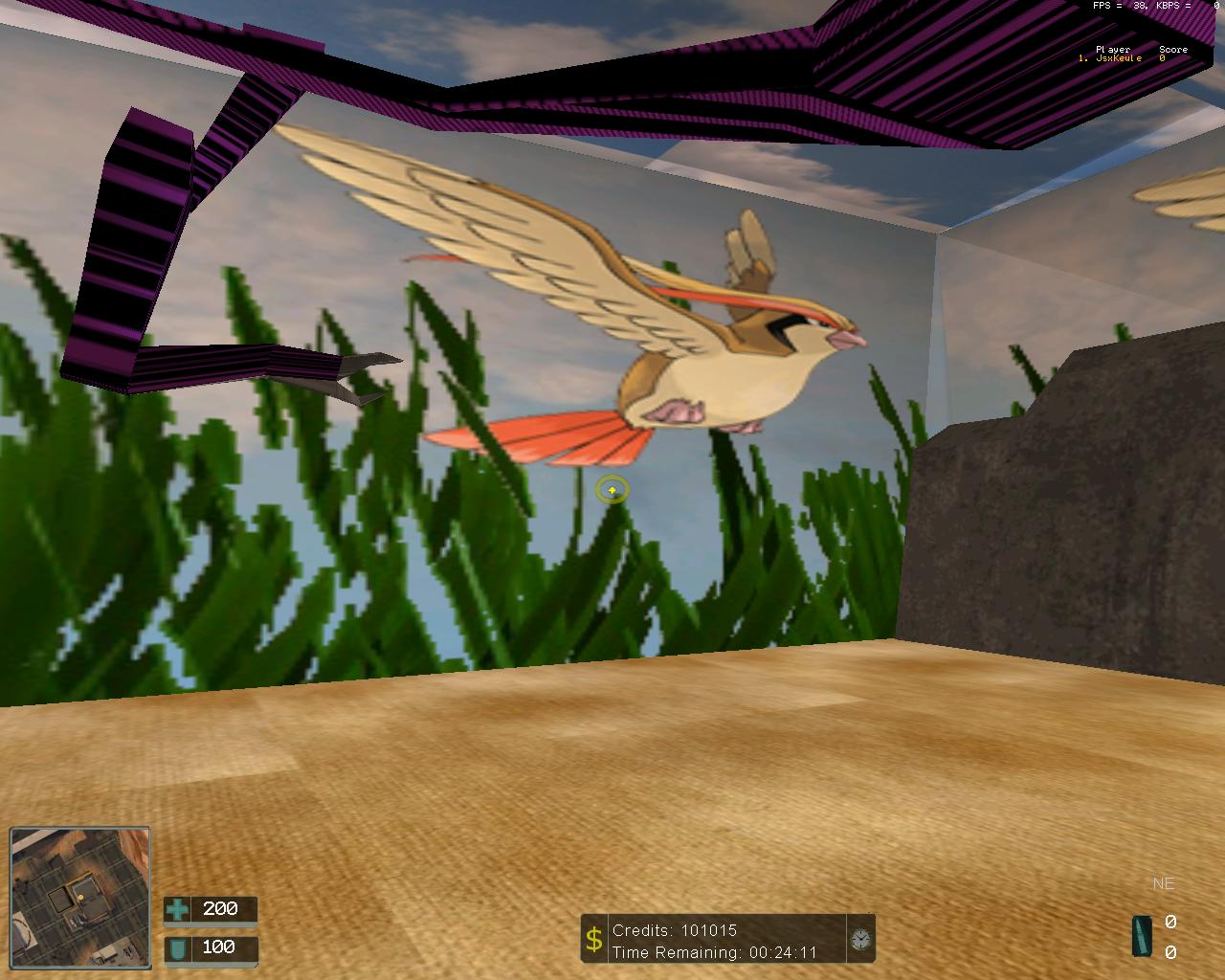
Task: Click the yellow dollar credits icon
Action: [x=594, y=940]
